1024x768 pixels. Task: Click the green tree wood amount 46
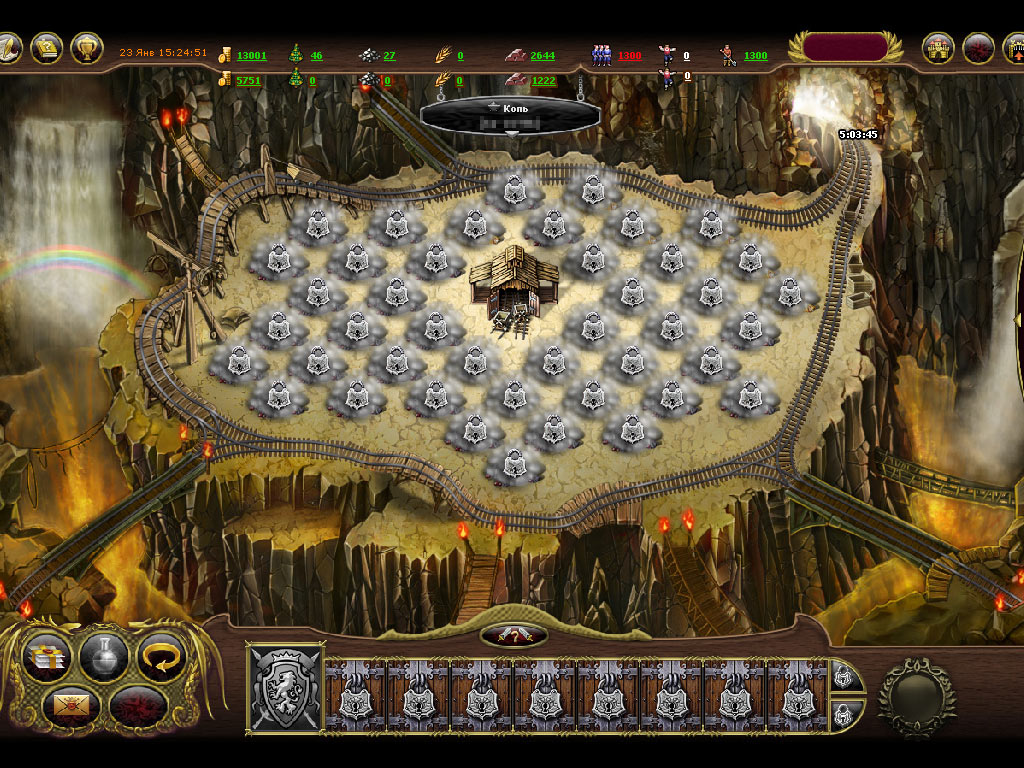click(x=316, y=56)
